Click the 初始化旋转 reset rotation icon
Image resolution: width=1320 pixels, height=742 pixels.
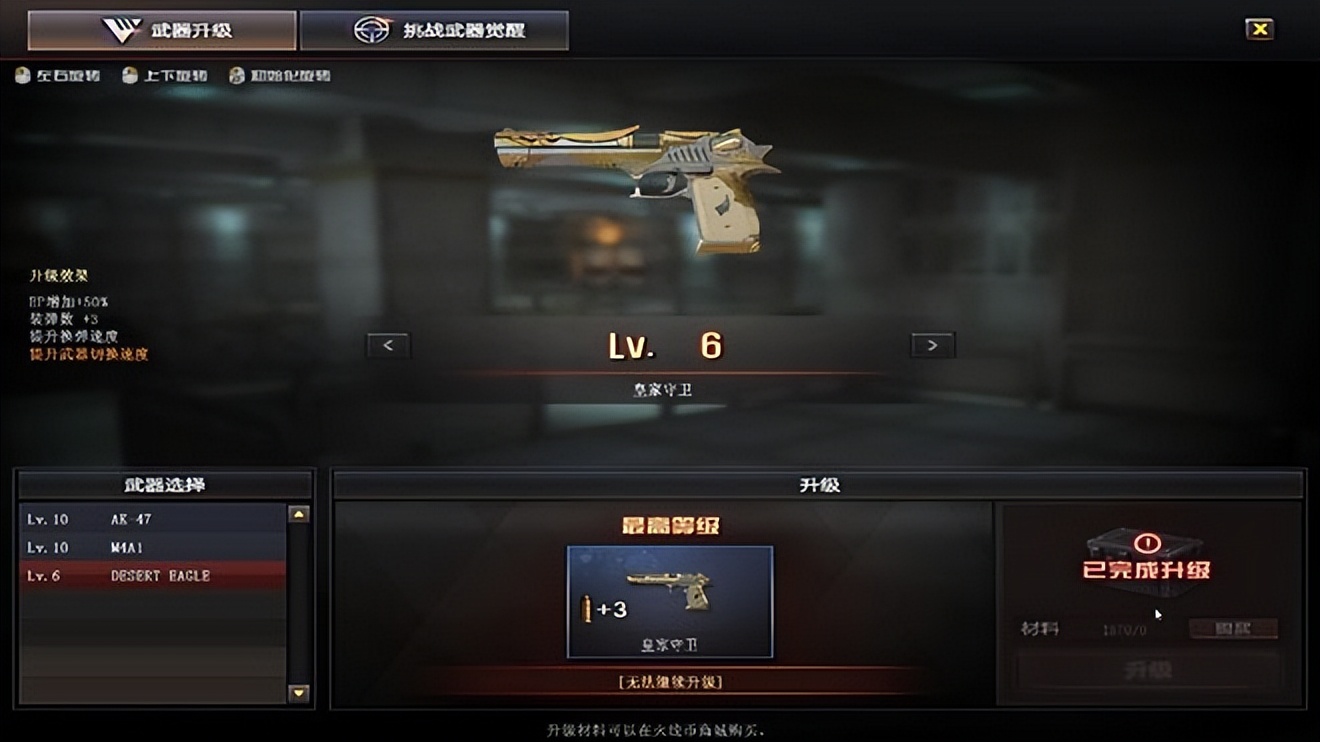(x=237, y=75)
